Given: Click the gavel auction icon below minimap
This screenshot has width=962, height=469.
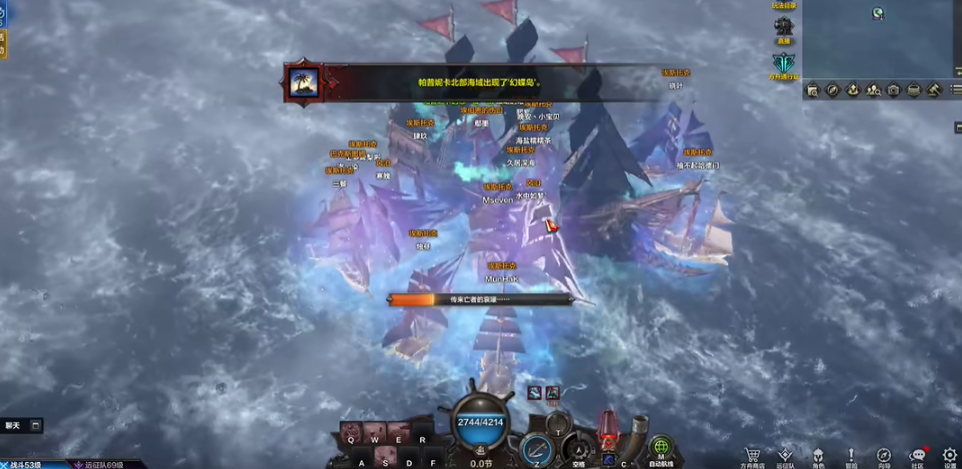Looking at the screenshot, I should pos(933,90).
